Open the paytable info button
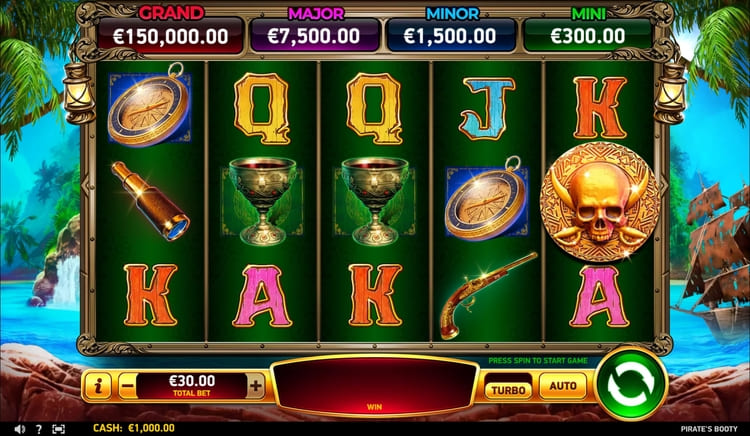 pyautogui.click(x=98, y=385)
